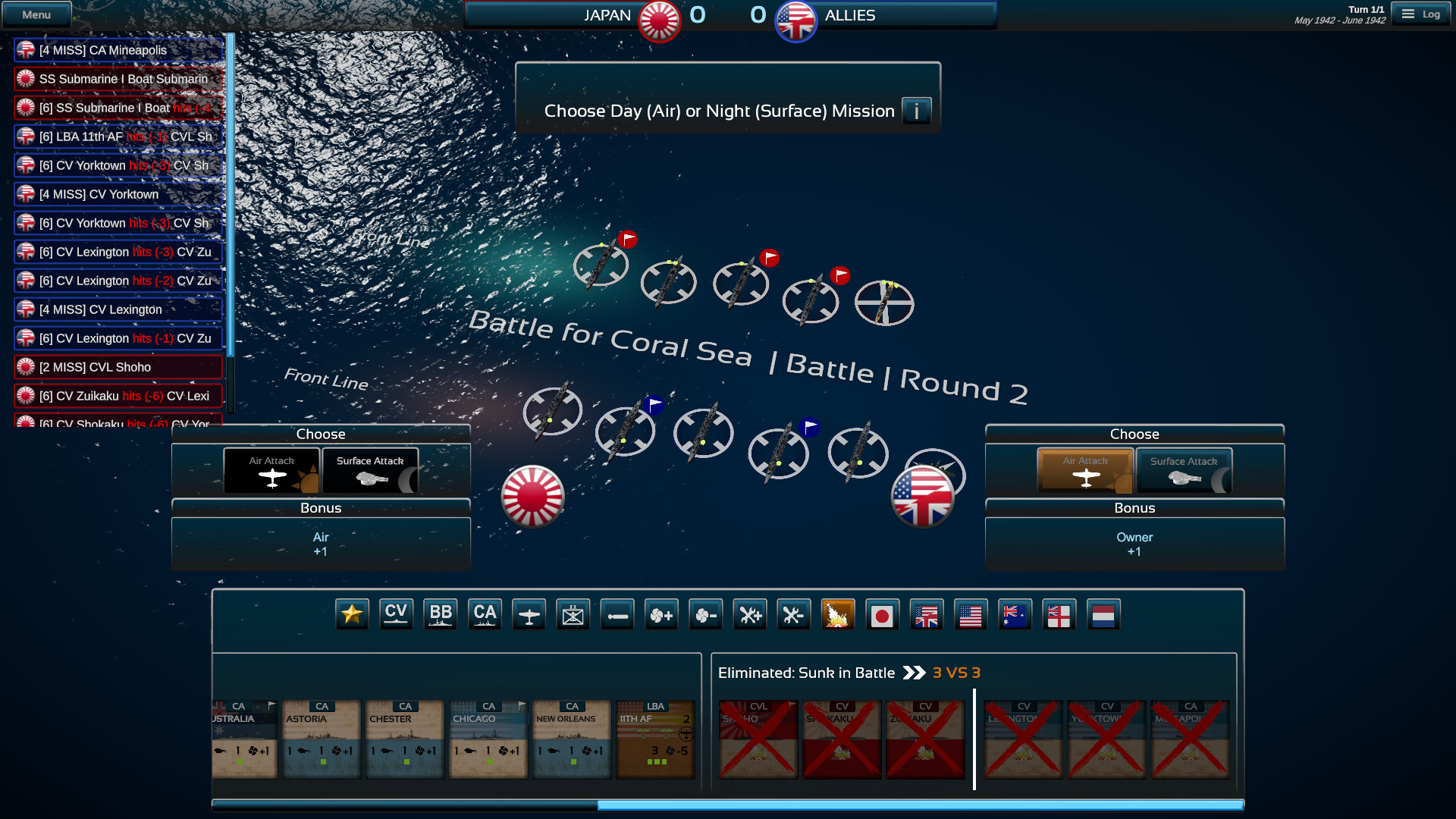Filter units by Australia flag icon

pos(1015,614)
